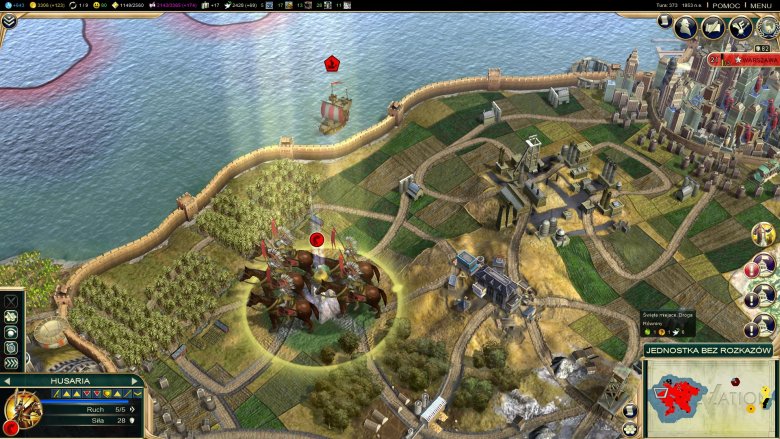The image size is (780, 439).
Task: Click on the minimap
Action: (x=710, y=397)
